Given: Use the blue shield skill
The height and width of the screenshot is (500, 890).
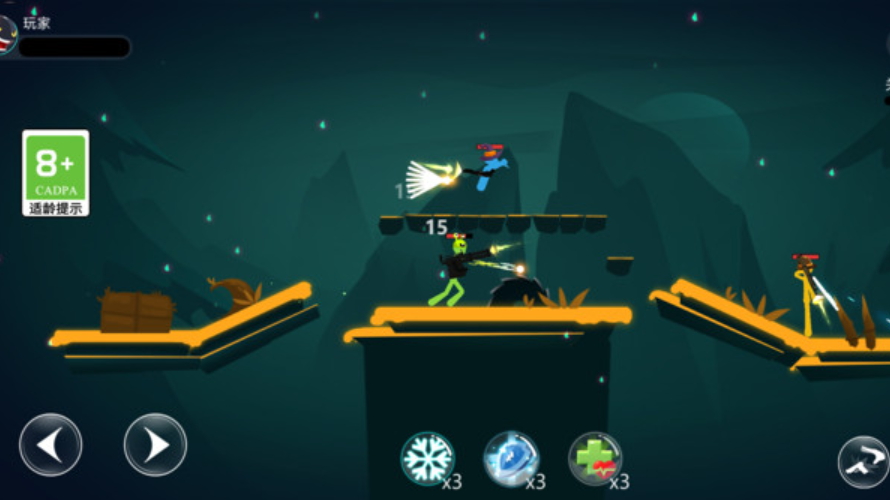Looking at the screenshot, I should 511,458.
